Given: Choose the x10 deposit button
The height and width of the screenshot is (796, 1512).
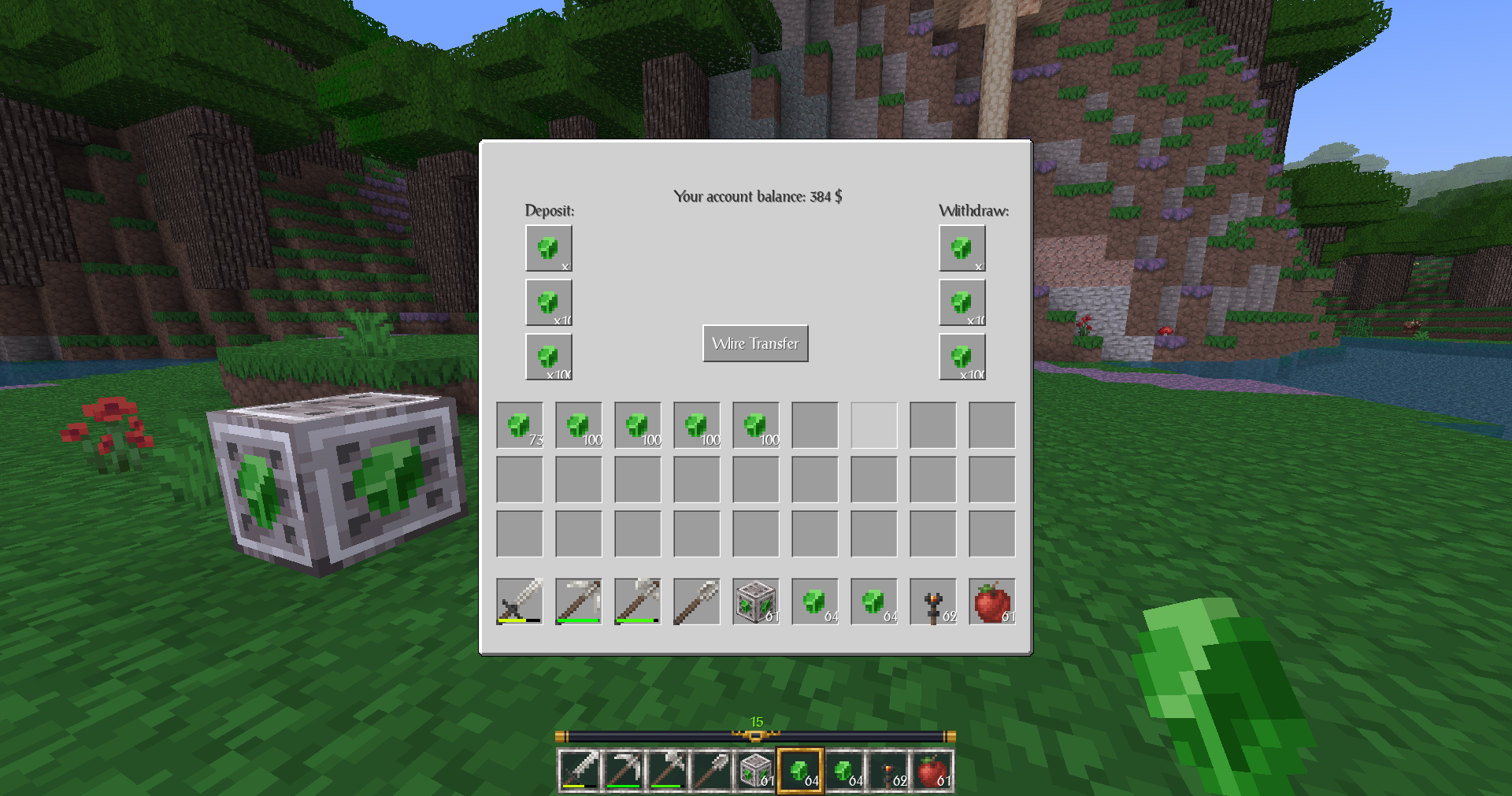Looking at the screenshot, I should [548, 302].
